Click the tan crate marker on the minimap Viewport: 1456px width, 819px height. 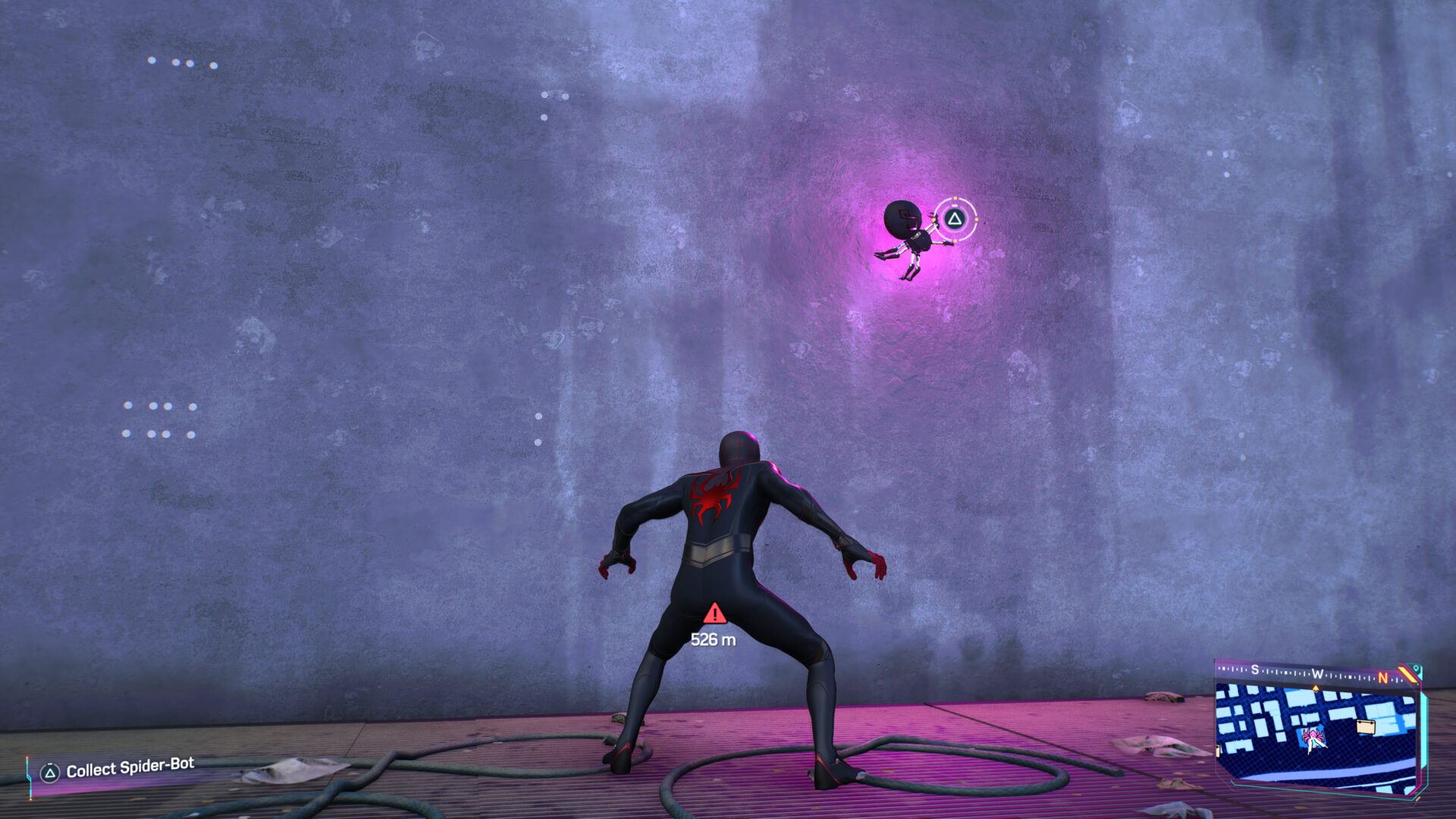coord(1365,726)
